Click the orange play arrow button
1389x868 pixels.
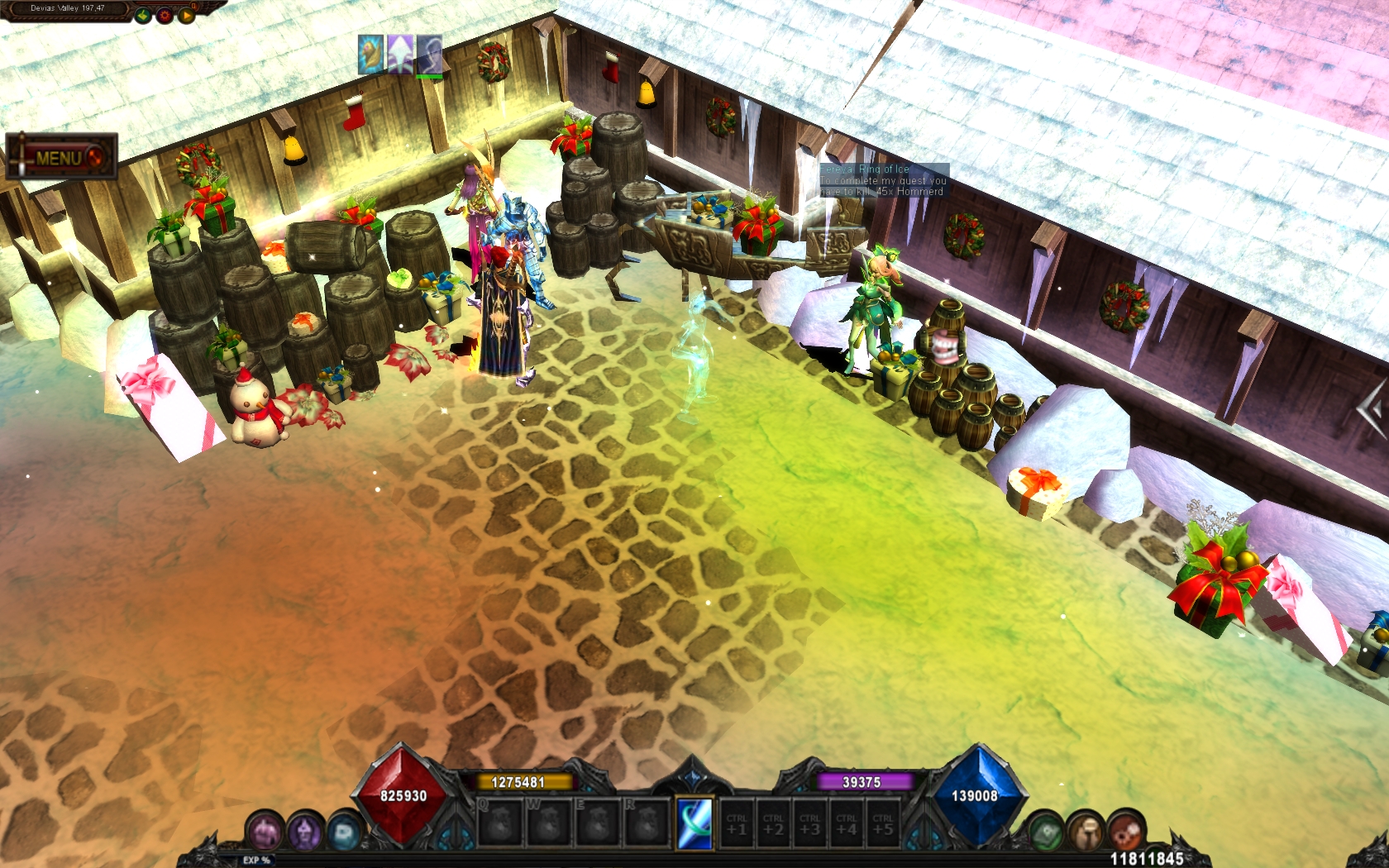click(x=187, y=15)
